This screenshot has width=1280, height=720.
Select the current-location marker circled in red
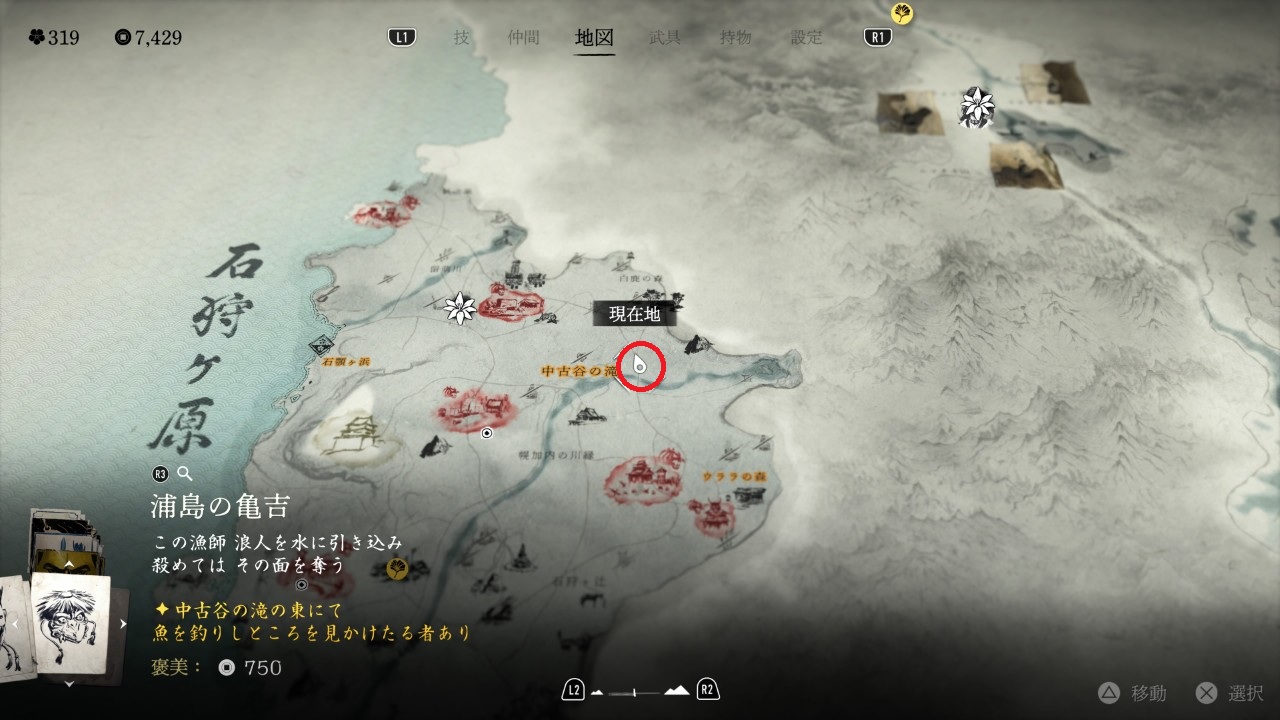pos(640,367)
